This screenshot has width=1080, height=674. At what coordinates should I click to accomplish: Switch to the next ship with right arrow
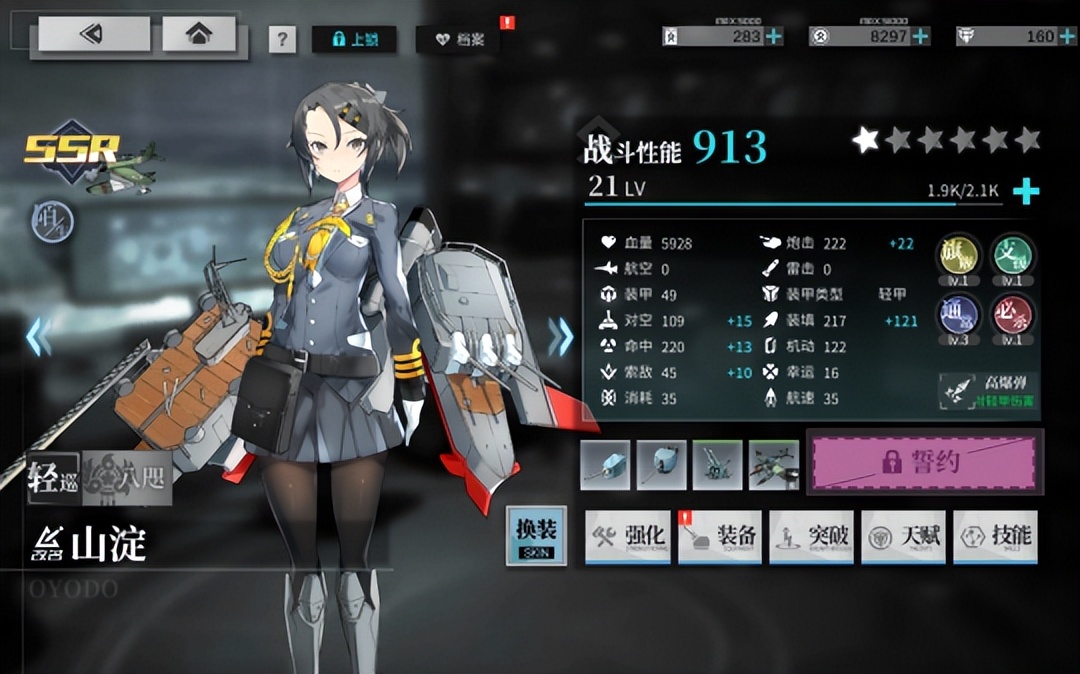(561, 337)
